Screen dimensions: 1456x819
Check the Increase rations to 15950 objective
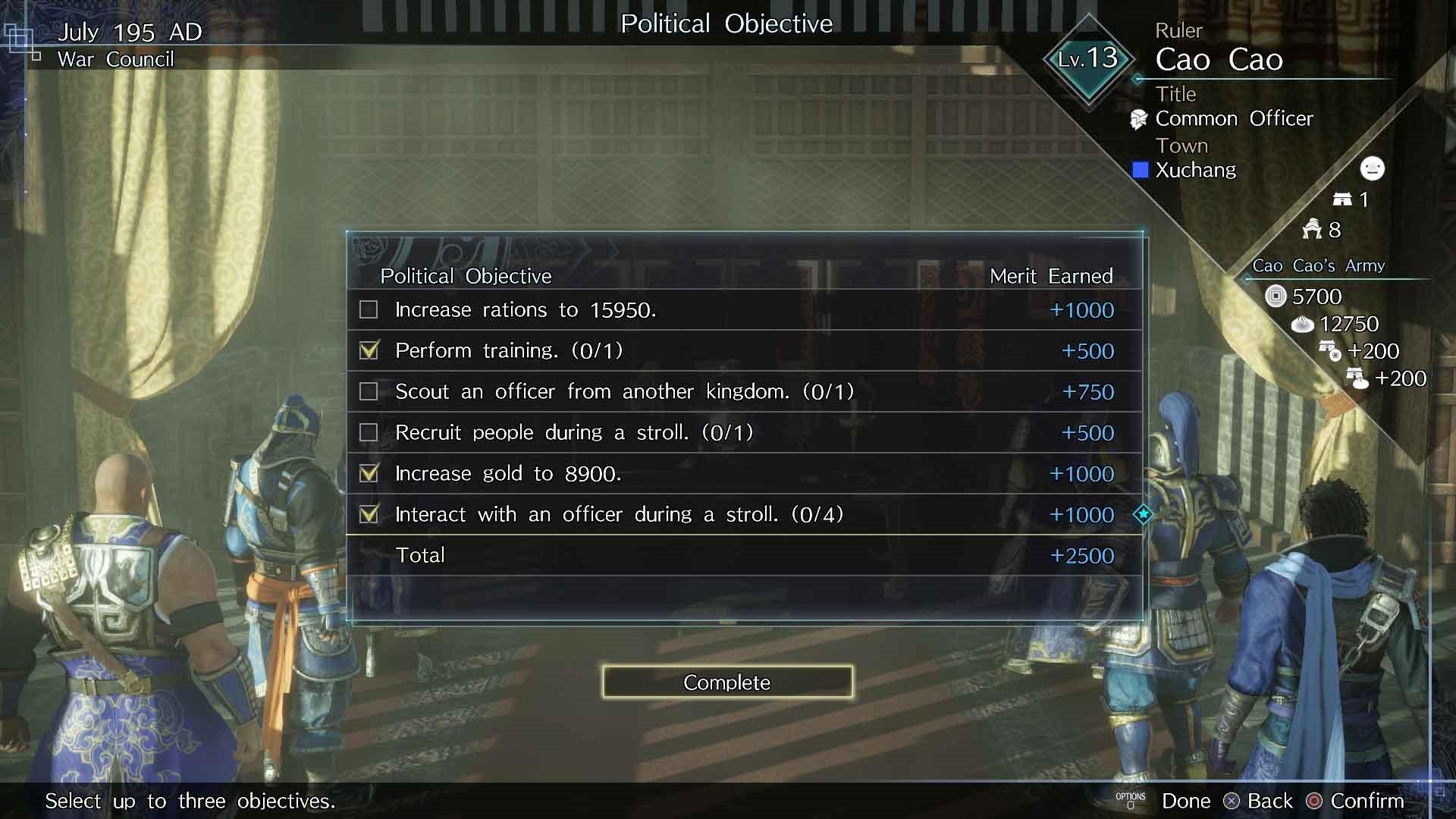click(369, 309)
